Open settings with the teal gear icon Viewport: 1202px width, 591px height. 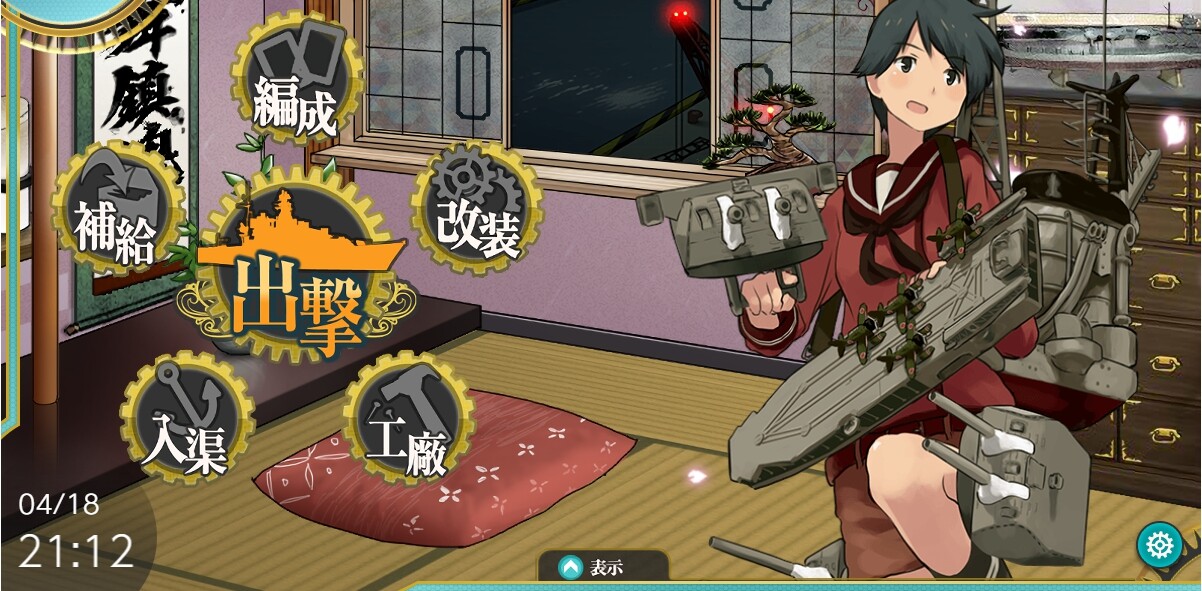pyautogui.click(x=1160, y=546)
